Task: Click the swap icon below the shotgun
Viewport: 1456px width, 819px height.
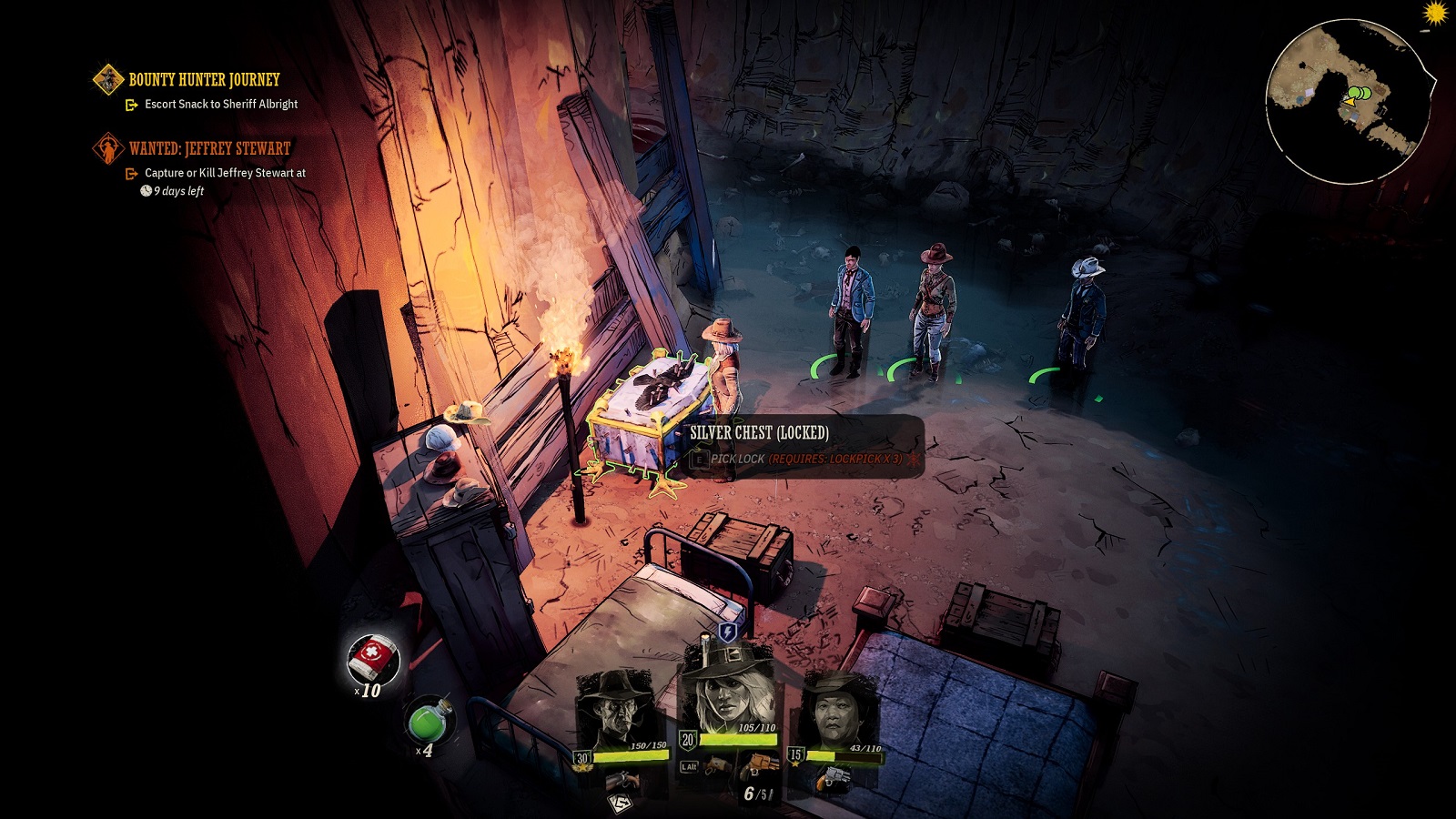Action: [620, 803]
